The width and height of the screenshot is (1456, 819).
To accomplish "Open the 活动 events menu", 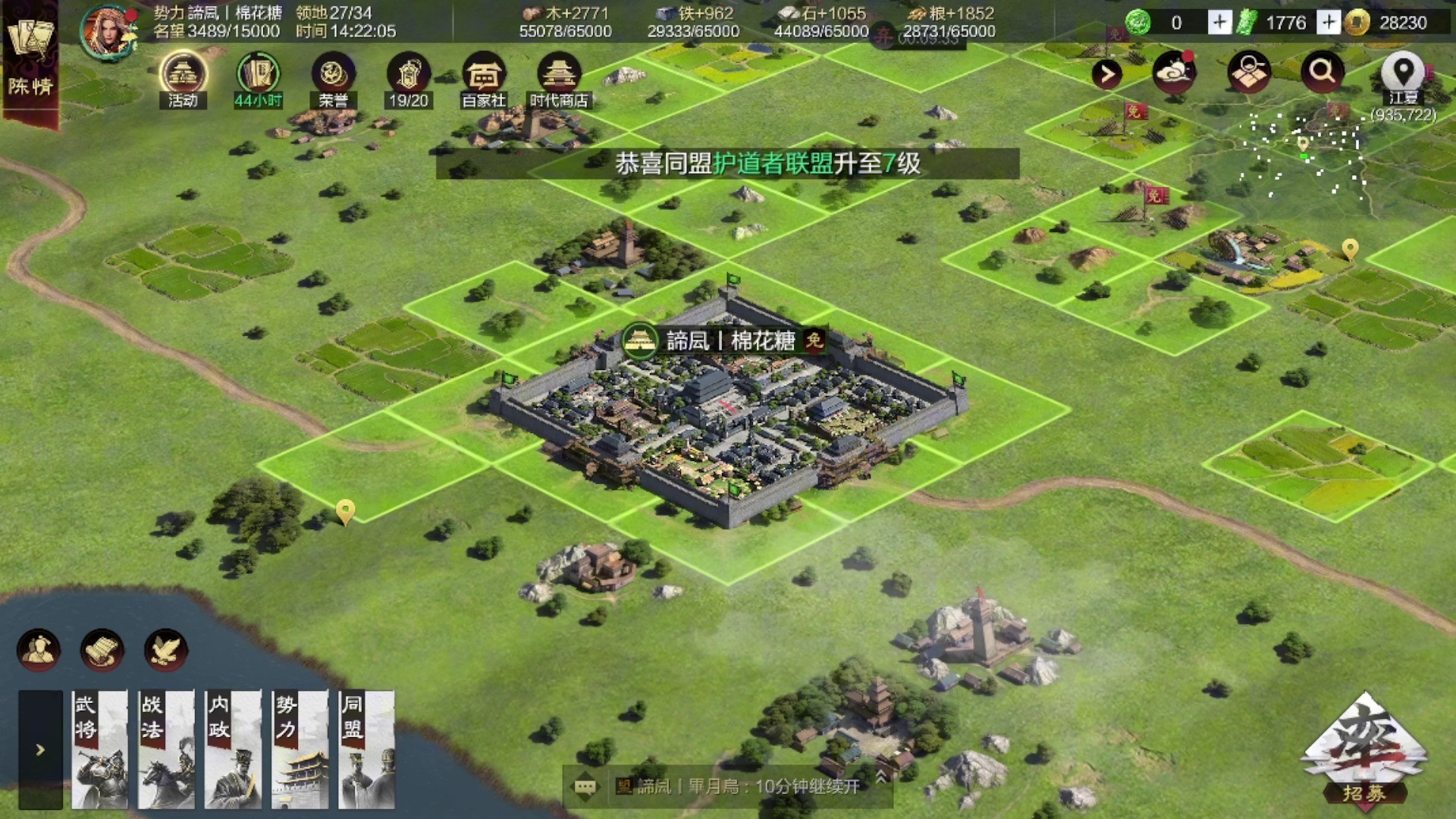I will [183, 80].
